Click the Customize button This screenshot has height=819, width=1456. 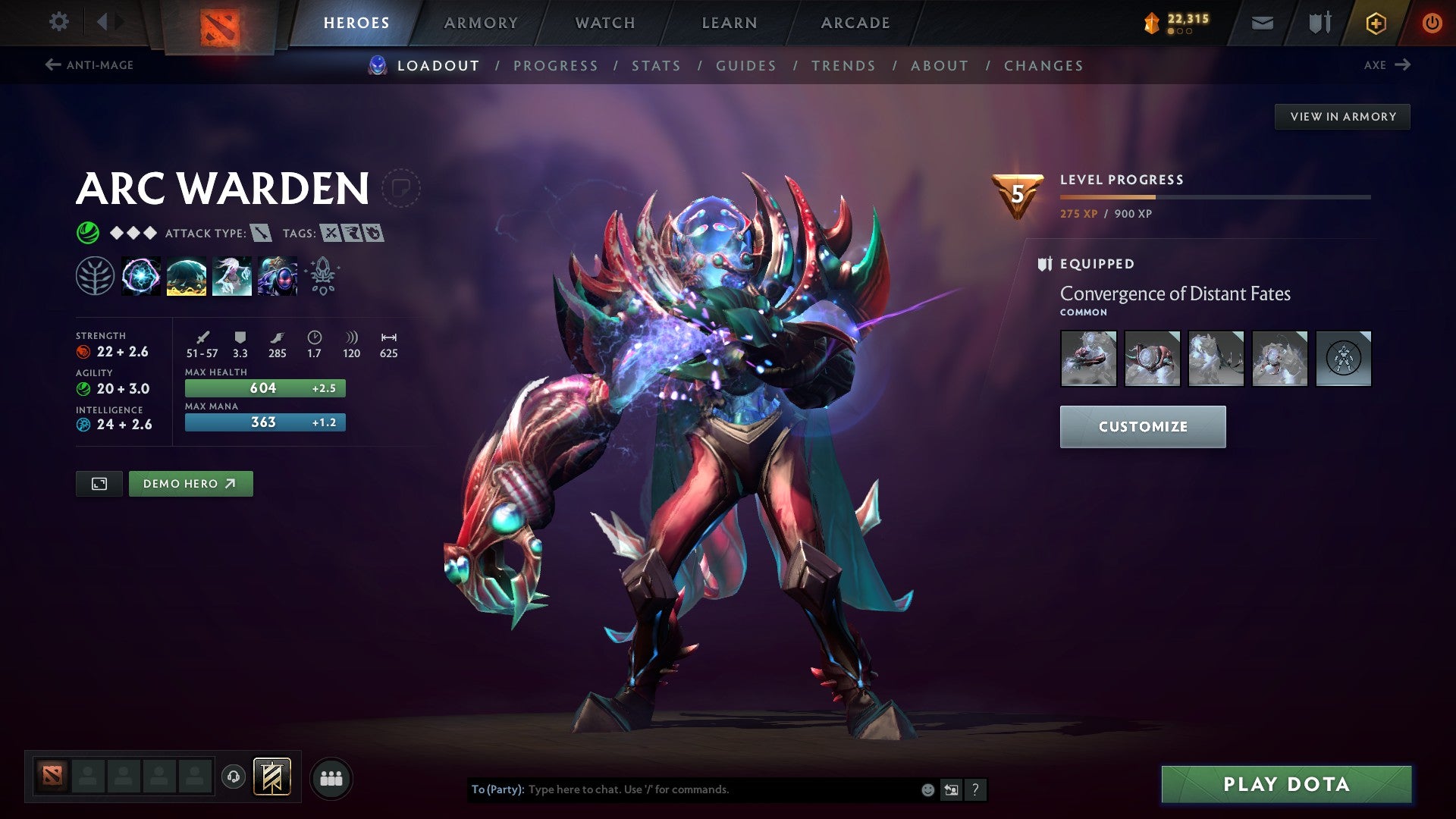tap(1143, 426)
